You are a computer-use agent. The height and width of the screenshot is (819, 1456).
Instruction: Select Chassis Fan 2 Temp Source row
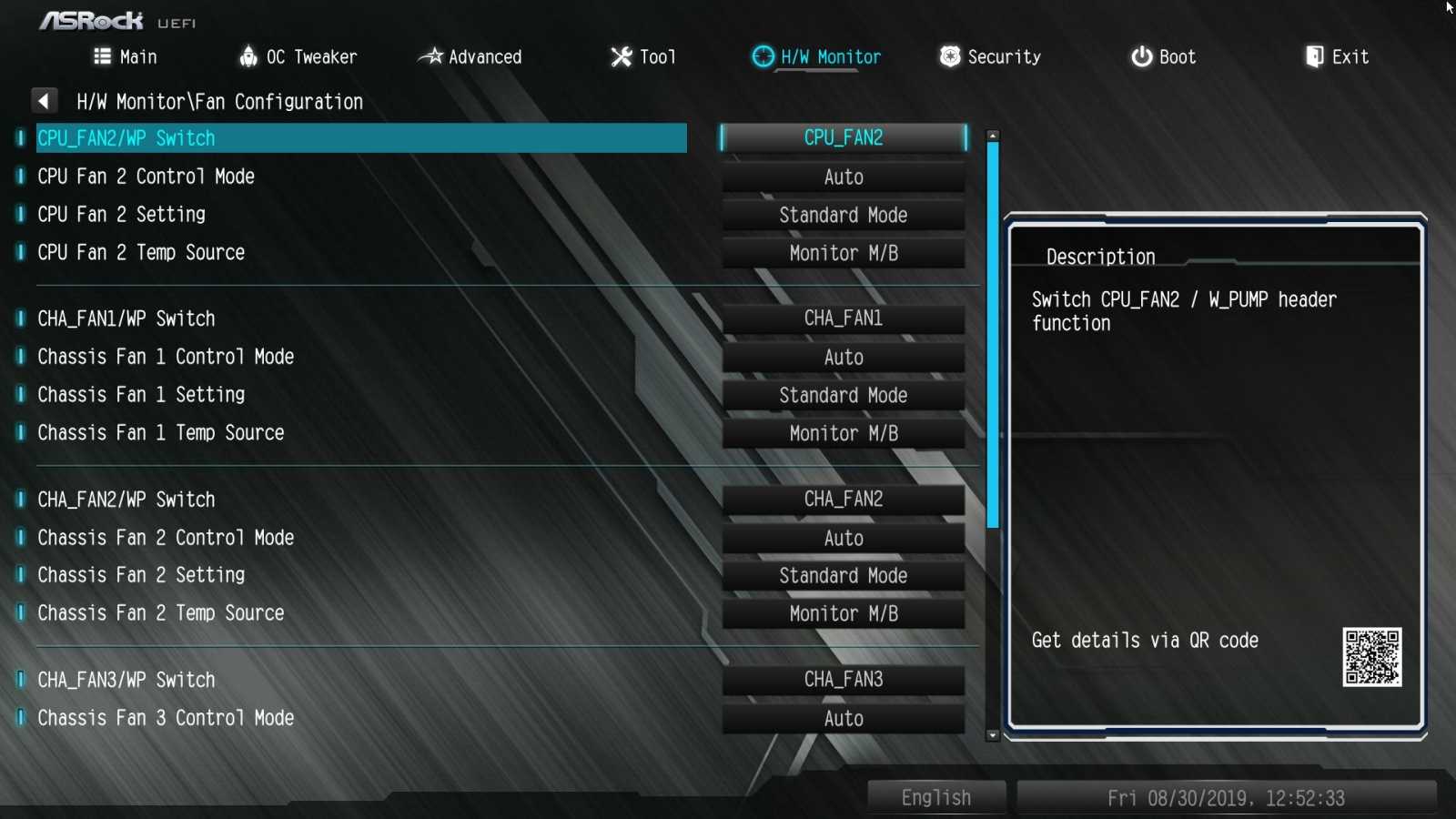click(160, 613)
